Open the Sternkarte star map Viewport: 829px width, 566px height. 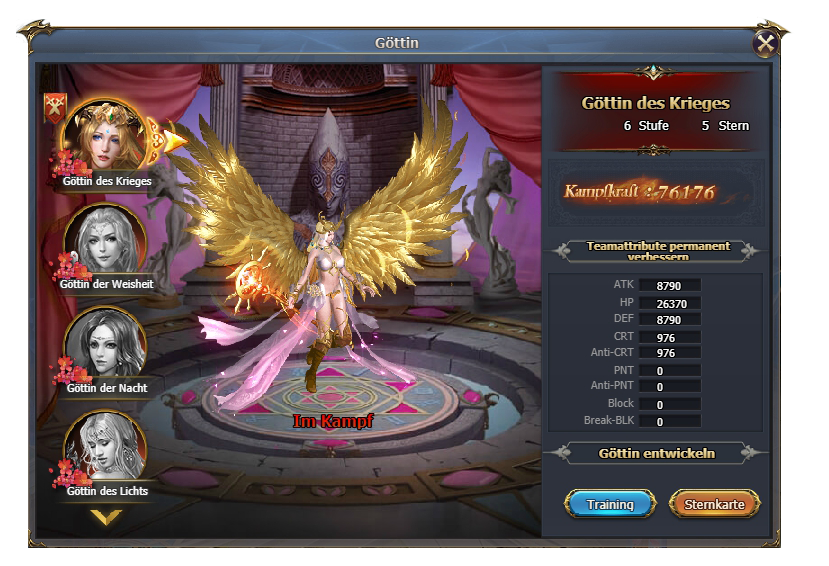(714, 504)
